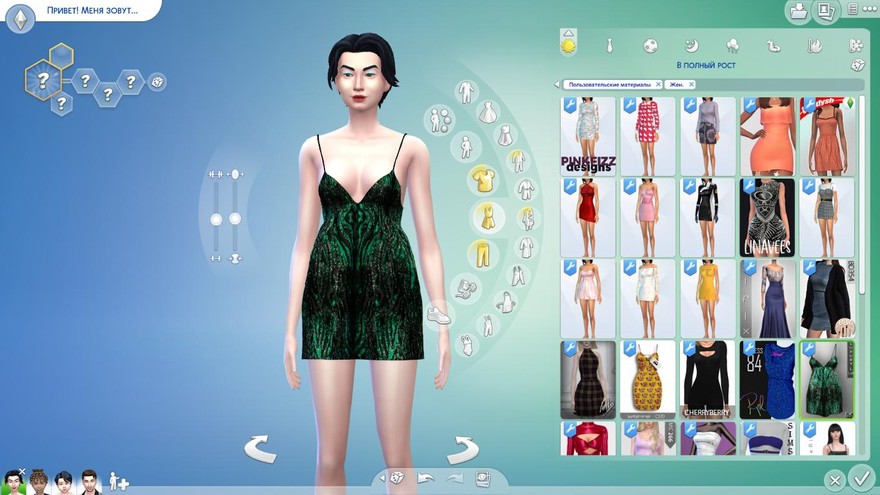The image size is (880, 495).
Task: Choose the navy blue gown thumbnail
Action: [x=767, y=298]
